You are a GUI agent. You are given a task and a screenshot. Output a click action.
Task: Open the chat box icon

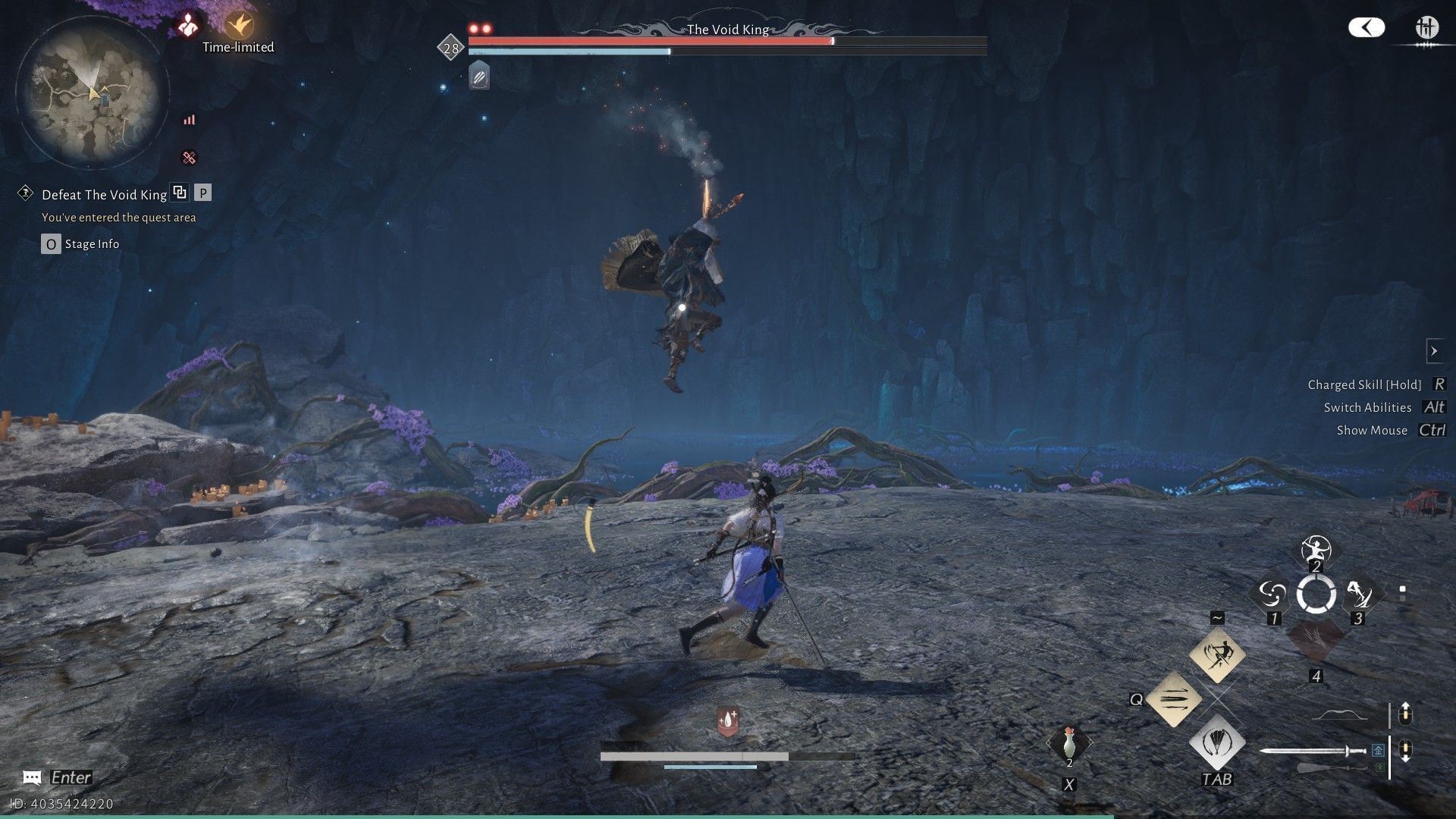(32, 777)
